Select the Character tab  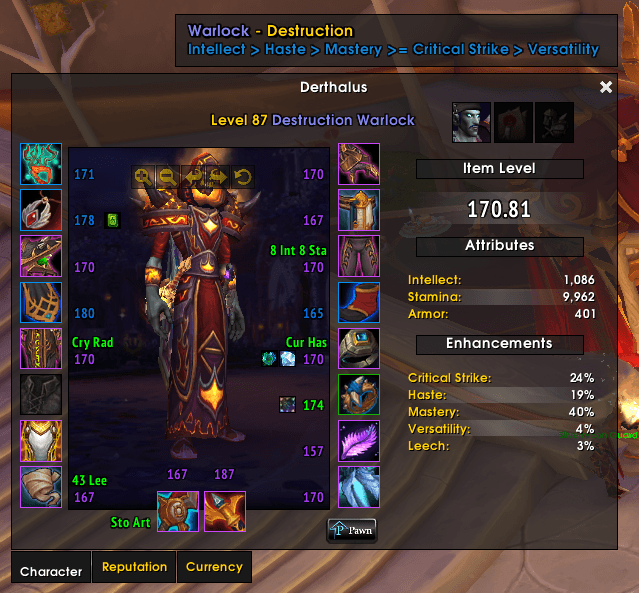[x=51, y=571]
